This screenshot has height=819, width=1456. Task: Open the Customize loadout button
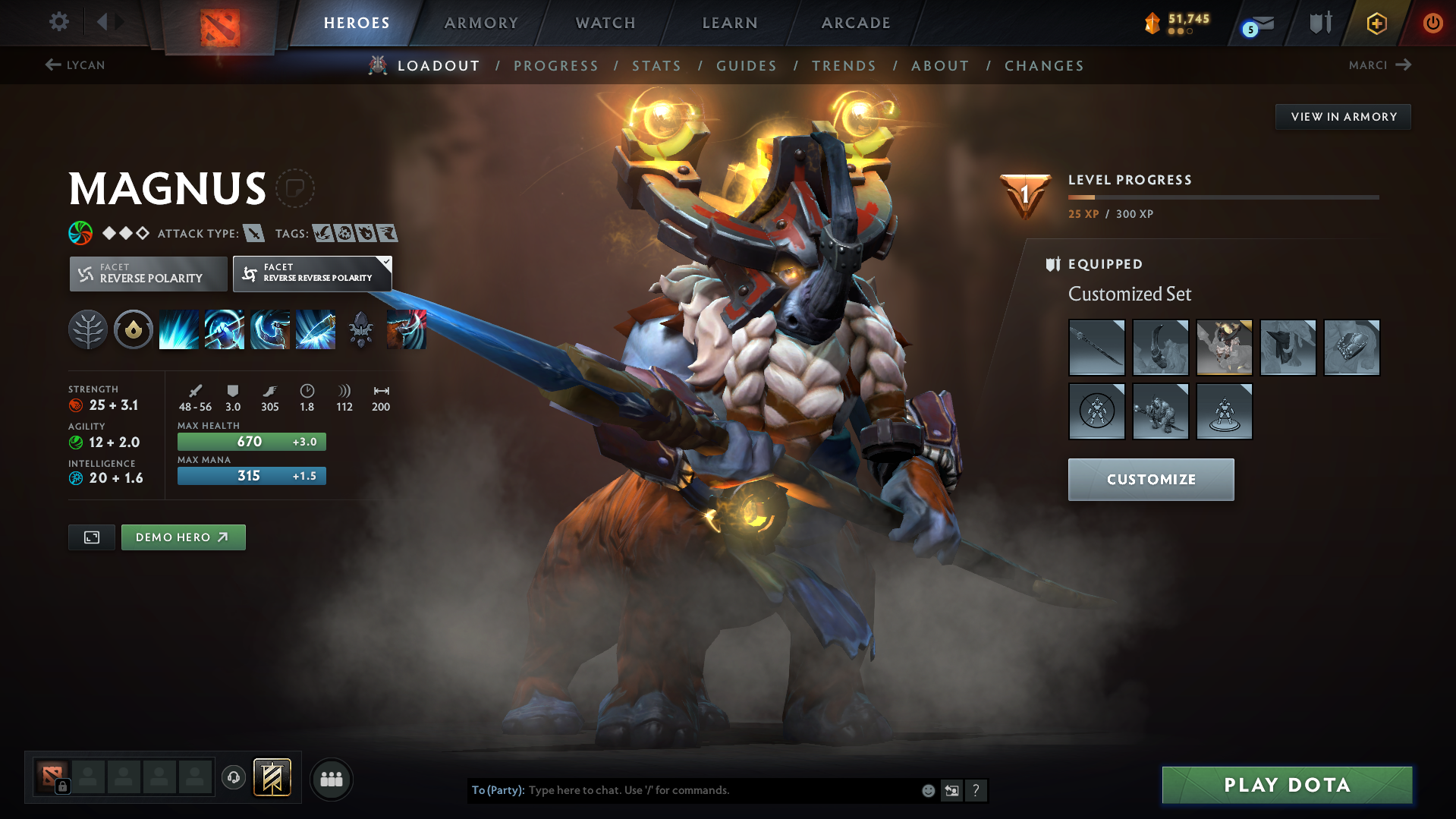(1150, 480)
